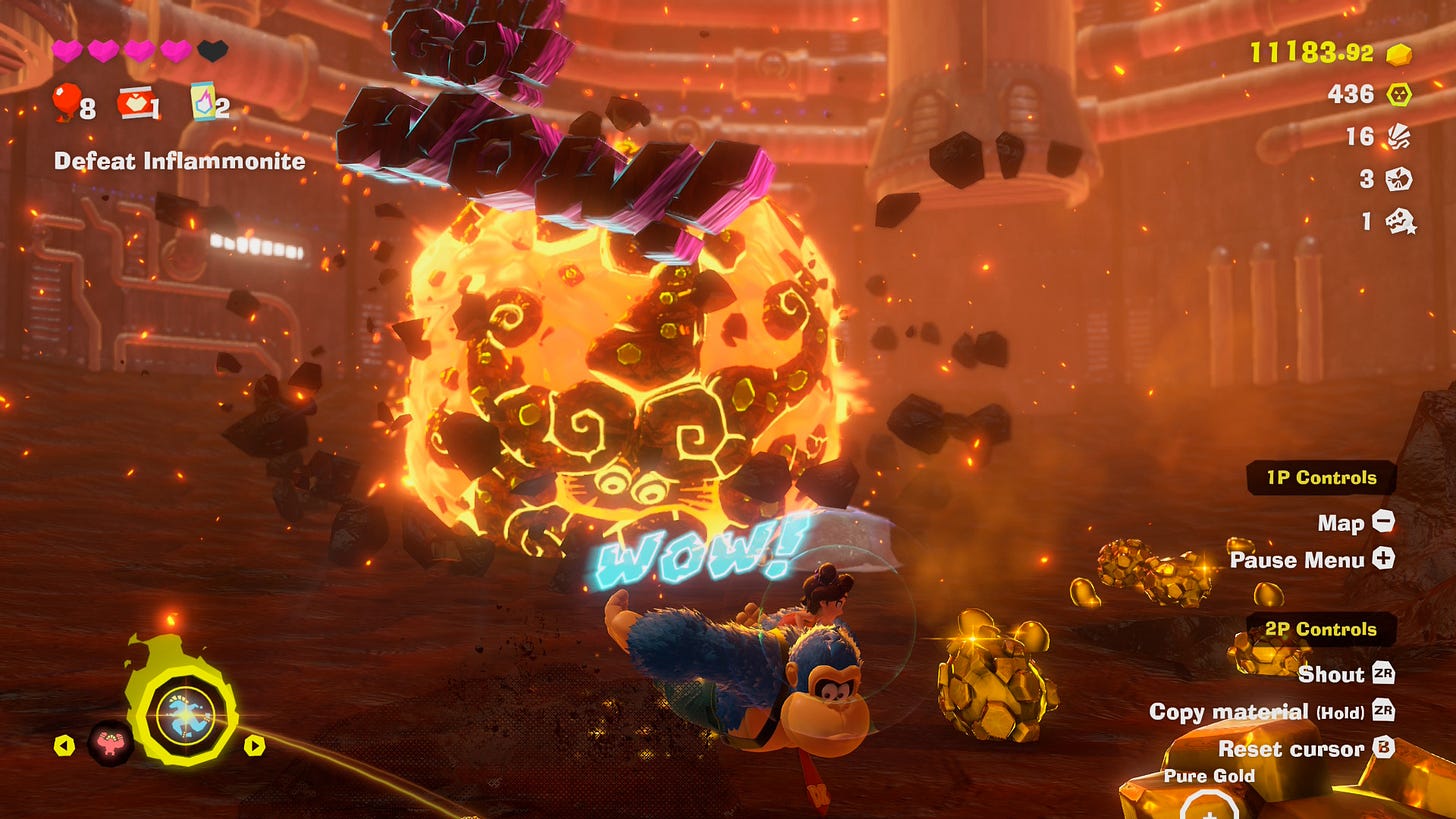The height and width of the screenshot is (819, 1456).
Task: Cycle Bananza forms with the right arrow
Action: click(254, 745)
